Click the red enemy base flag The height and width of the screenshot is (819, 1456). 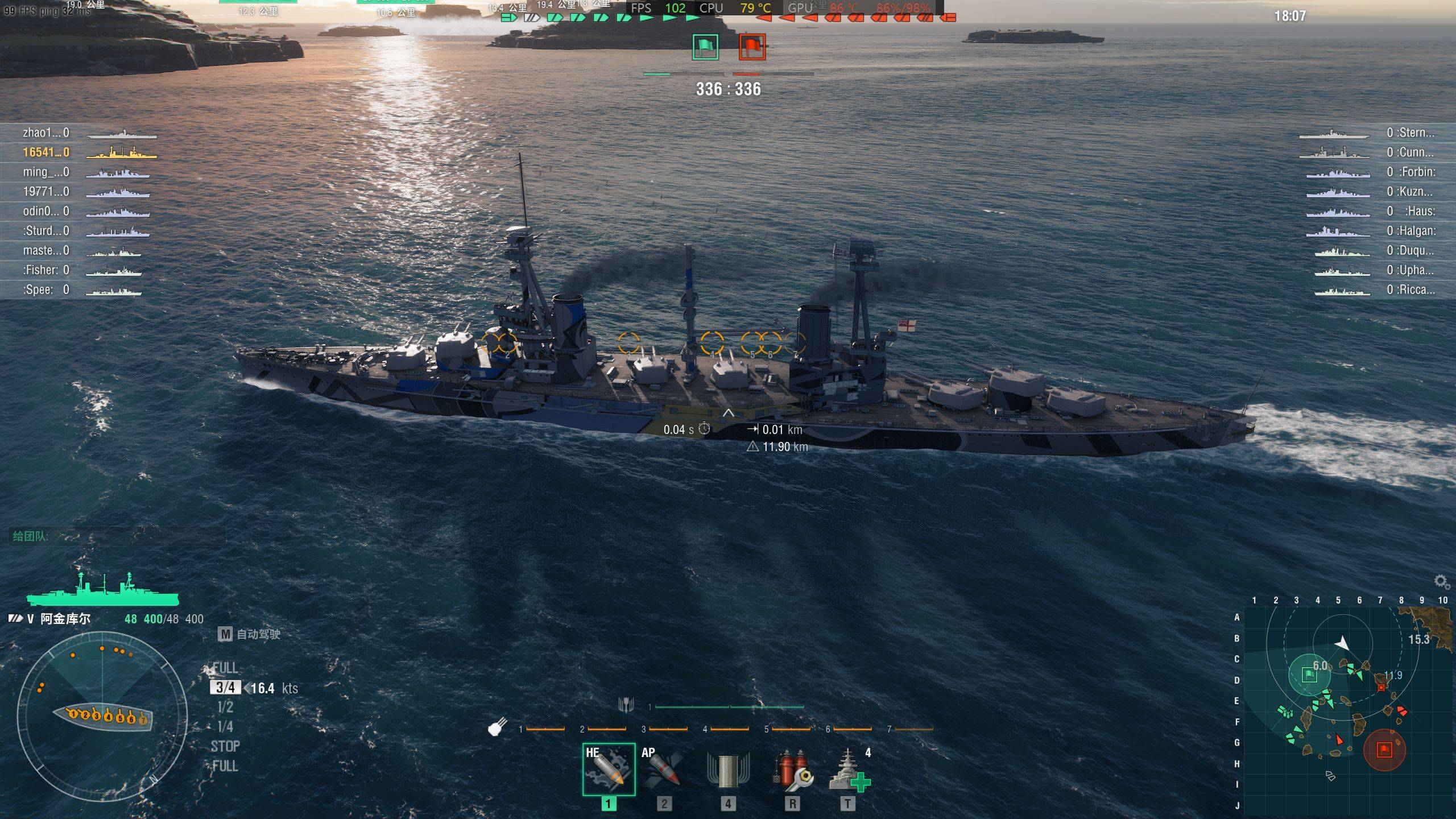(x=752, y=47)
